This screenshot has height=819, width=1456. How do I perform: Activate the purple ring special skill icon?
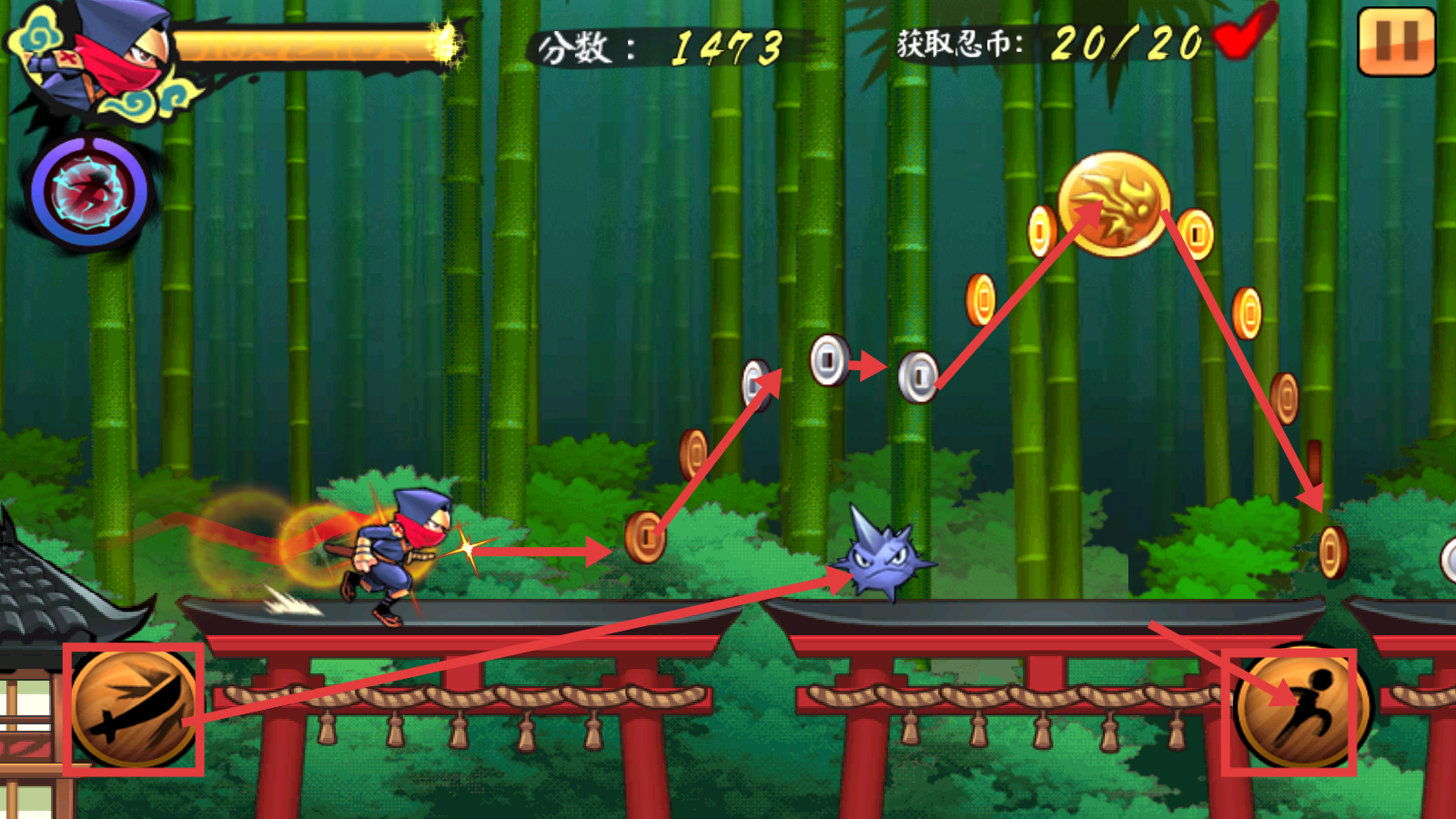pos(88,192)
